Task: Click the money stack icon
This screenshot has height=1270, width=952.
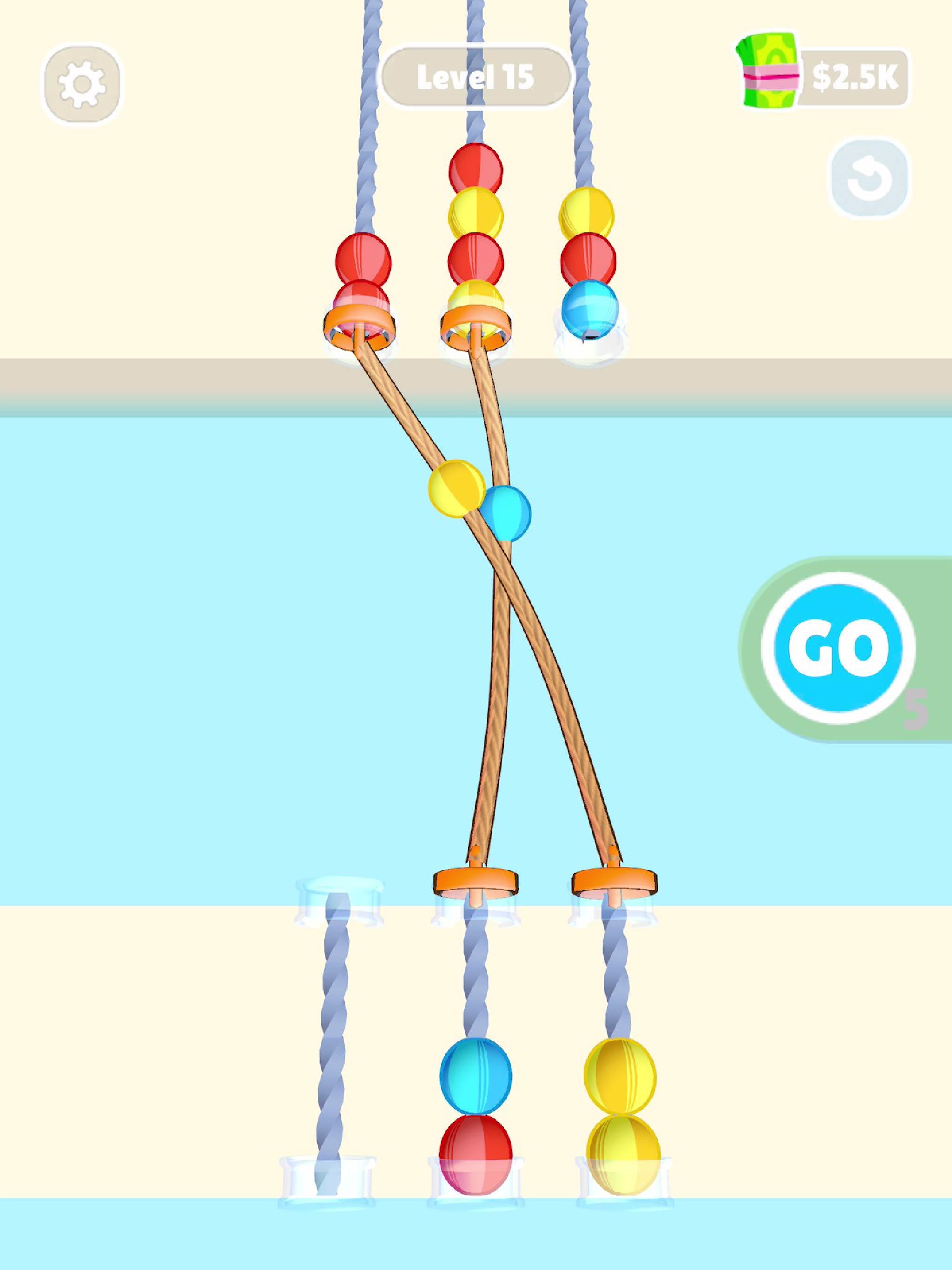Action: (x=767, y=70)
